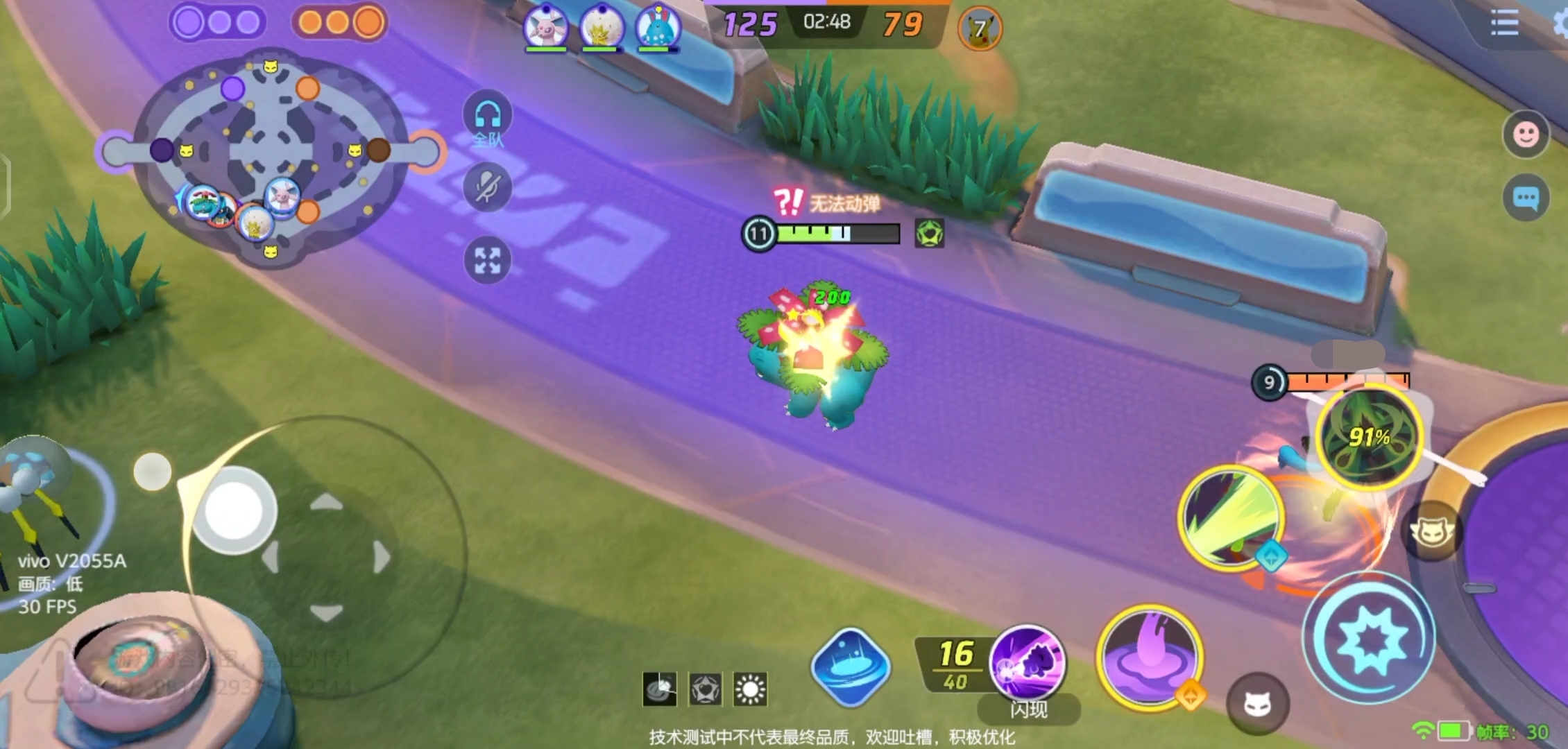This screenshot has height=749, width=1568.
Task: Open the chat speech bubble button
Action: point(1526,199)
